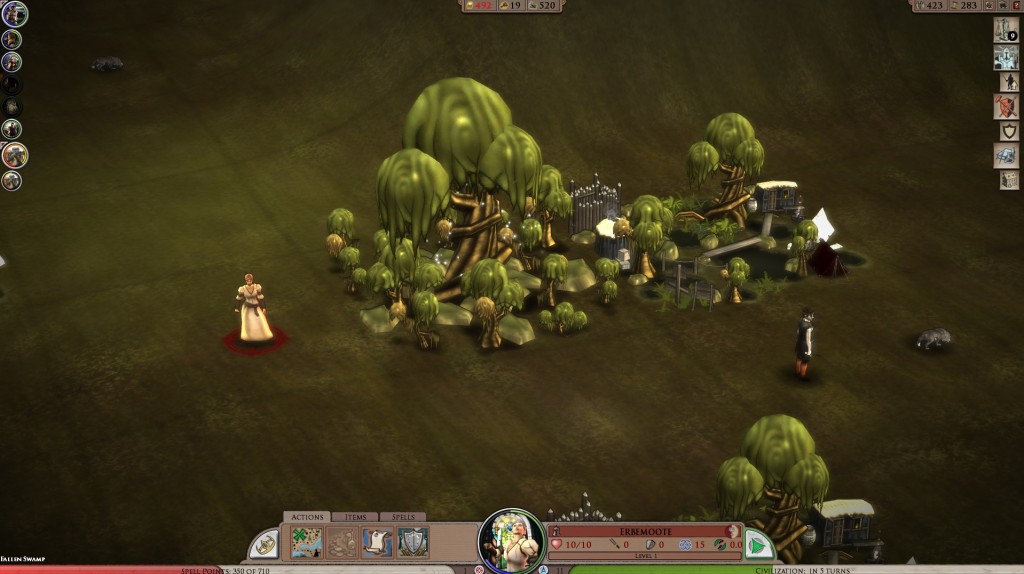Viewport: 1024px width, 574px height.
Task: Open the scales icon with 9 badge
Action: [x=1005, y=29]
